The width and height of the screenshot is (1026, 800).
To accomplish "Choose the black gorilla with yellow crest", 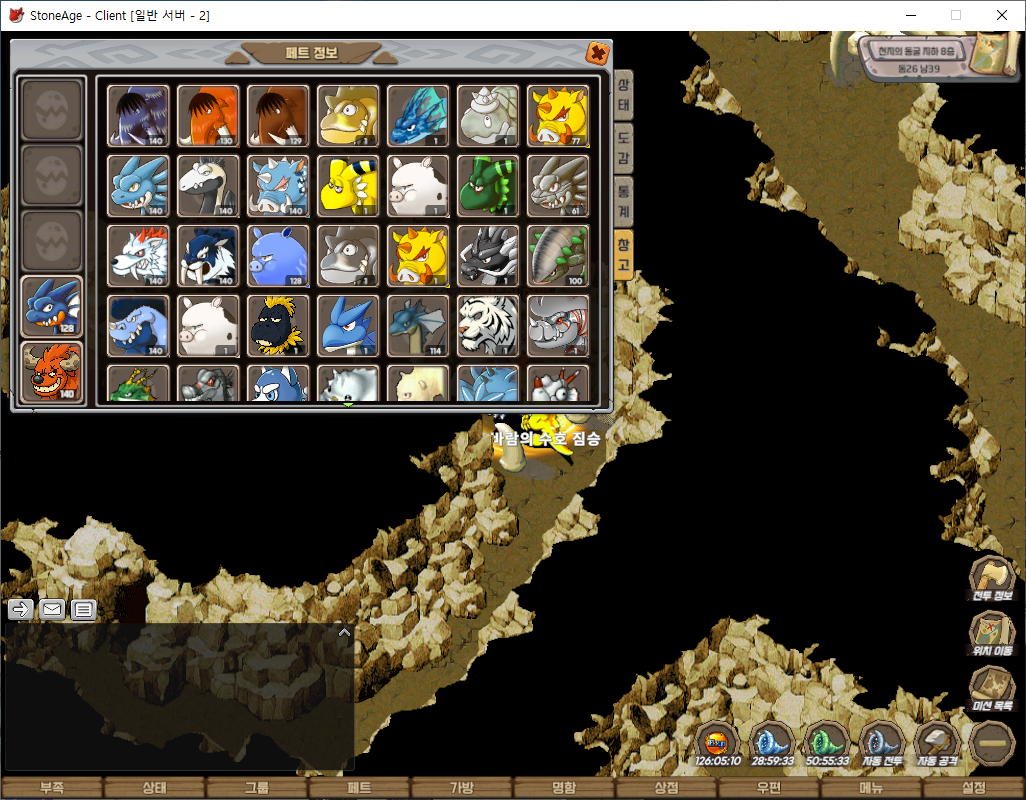I will coord(278,326).
